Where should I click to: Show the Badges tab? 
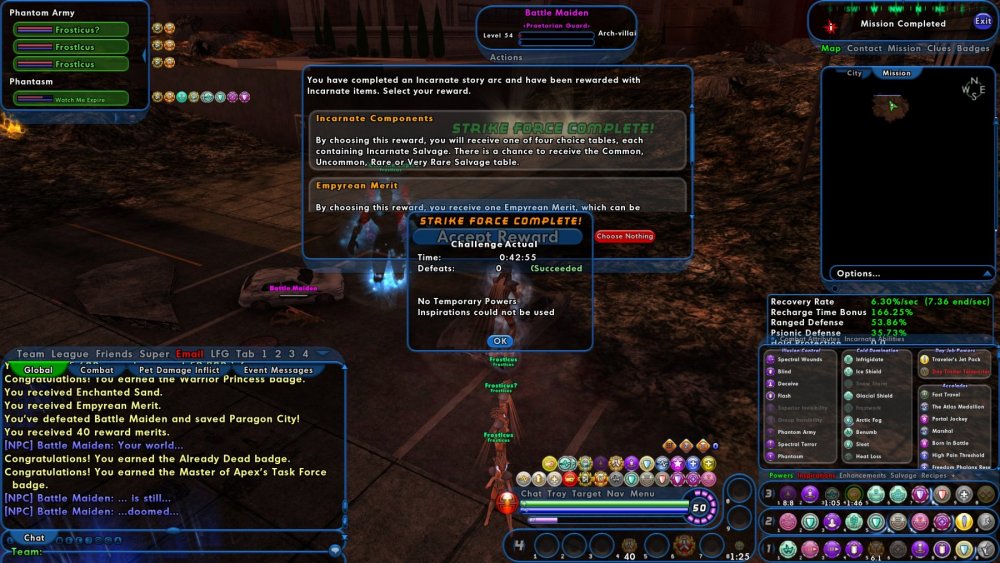pyautogui.click(x=973, y=48)
